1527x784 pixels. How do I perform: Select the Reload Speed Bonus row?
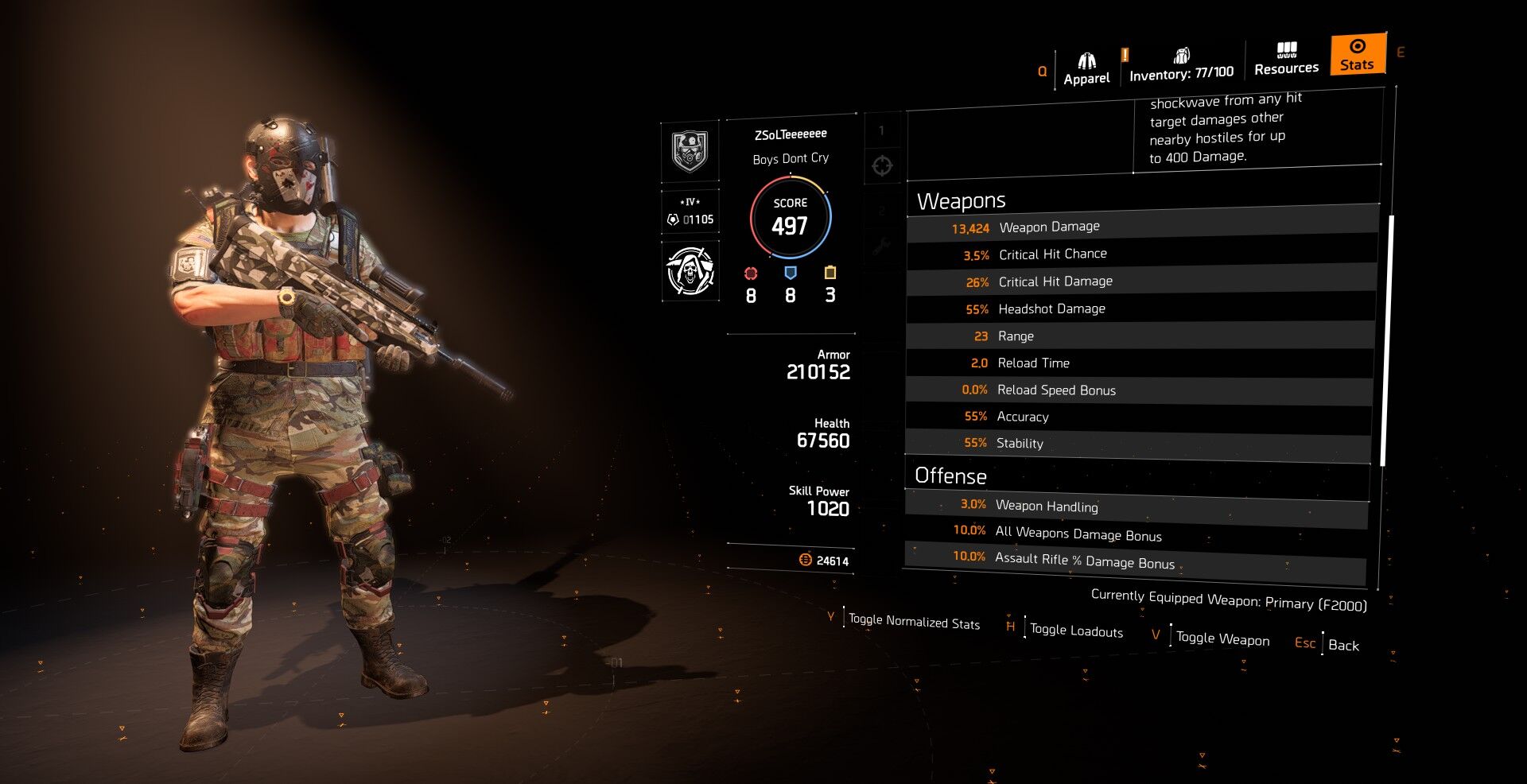coord(1140,390)
